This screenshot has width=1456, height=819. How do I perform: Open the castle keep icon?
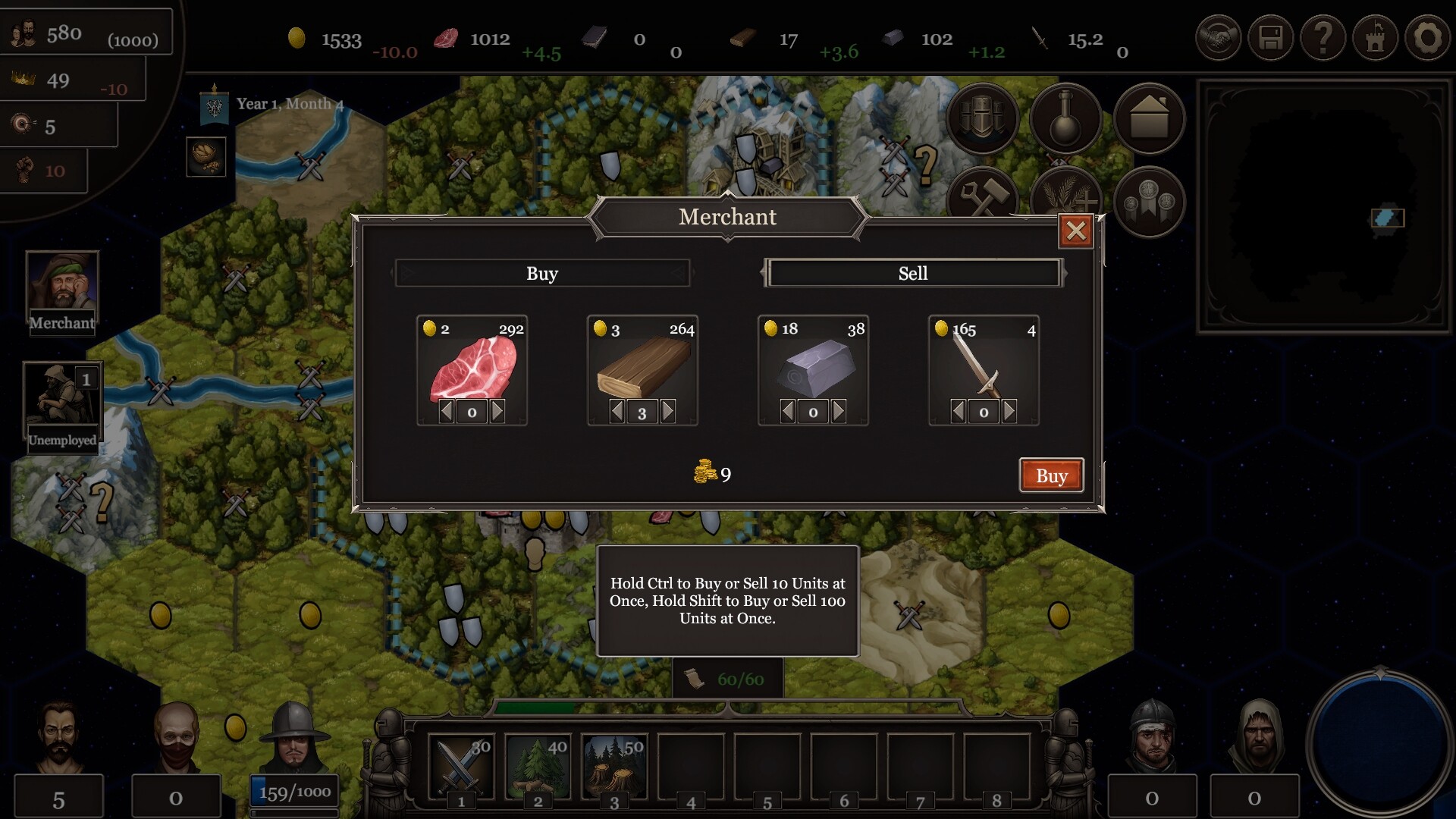(x=1376, y=36)
